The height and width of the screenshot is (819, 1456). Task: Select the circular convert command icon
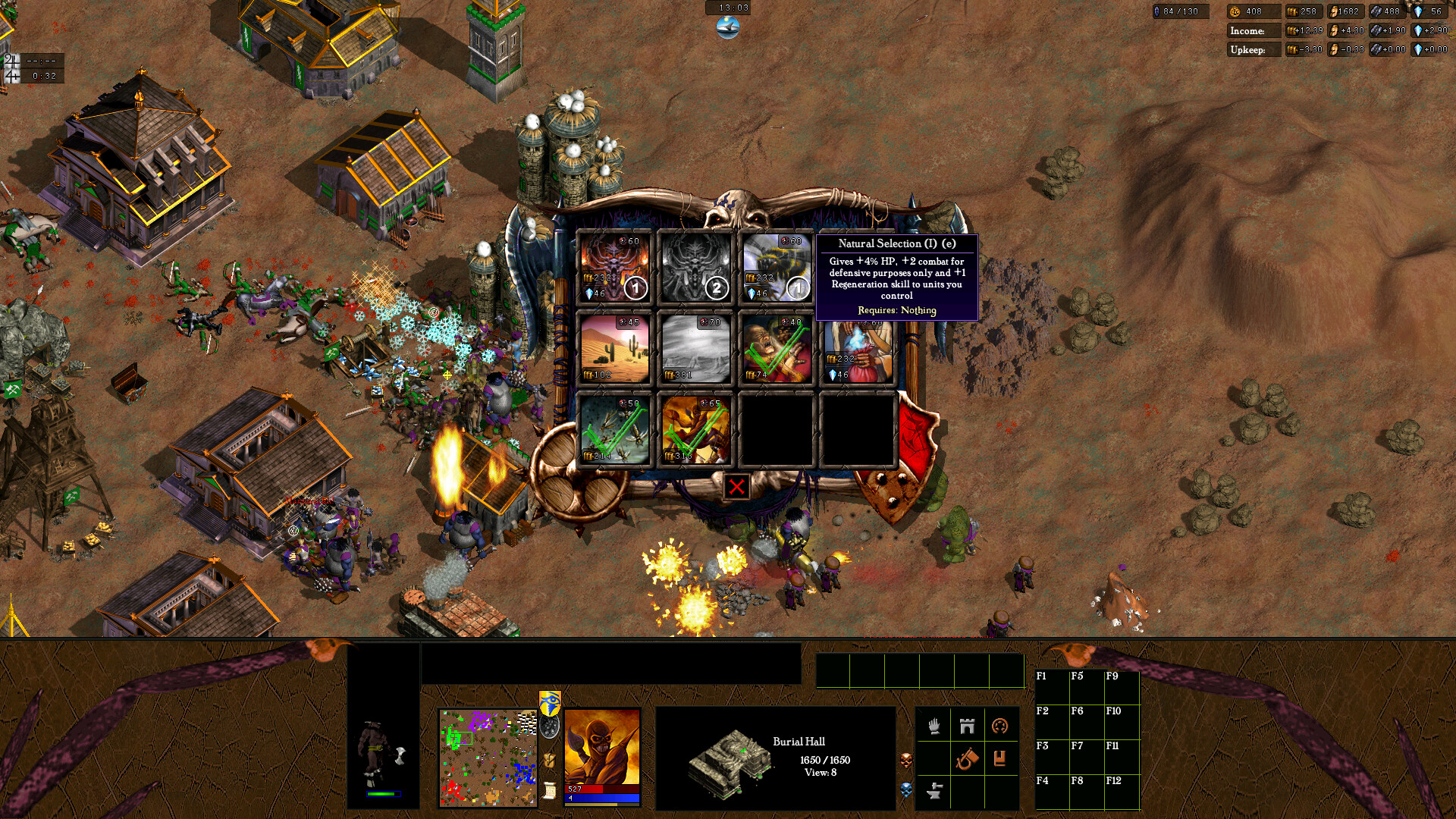[999, 726]
